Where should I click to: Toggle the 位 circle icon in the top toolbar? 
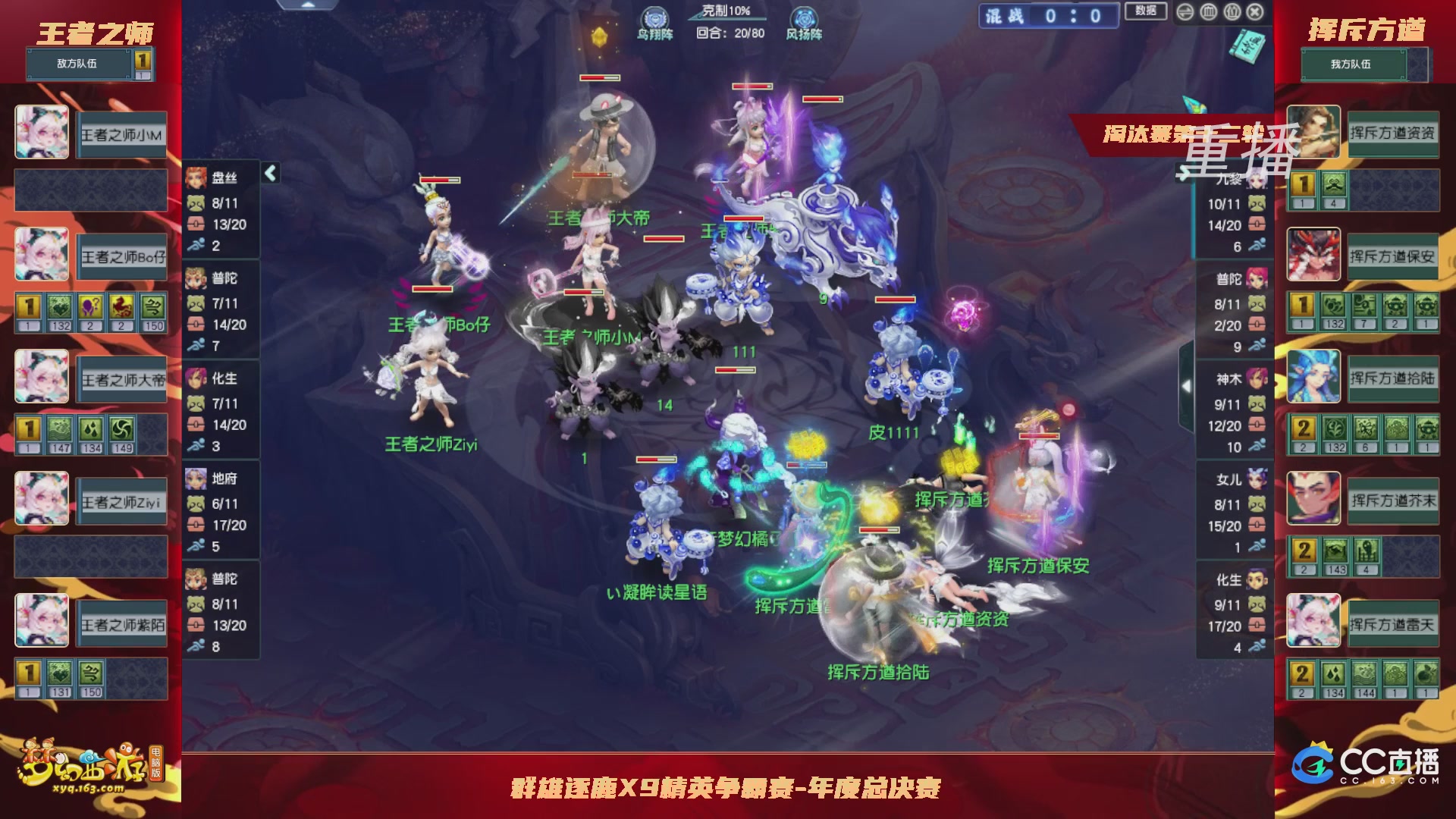point(1232,12)
